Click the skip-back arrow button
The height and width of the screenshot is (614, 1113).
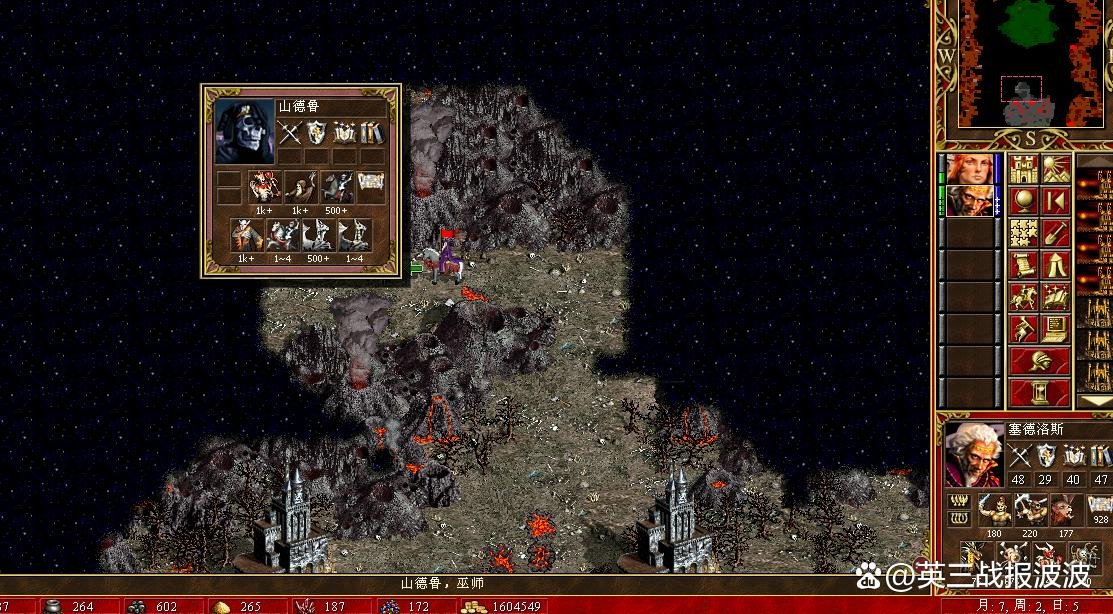(1056, 201)
